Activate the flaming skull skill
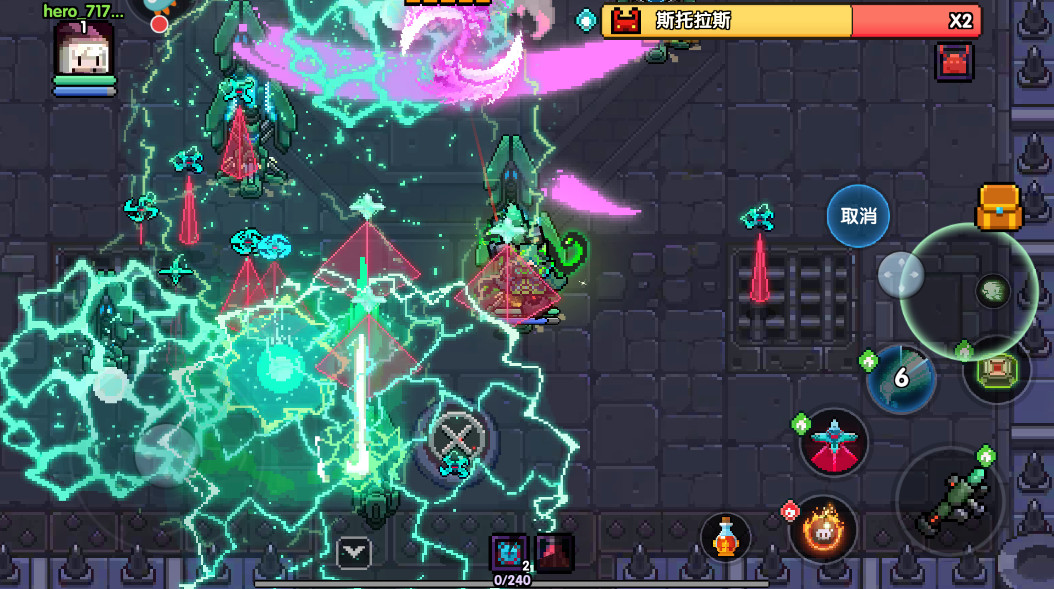This screenshot has height=589, width=1054. [x=823, y=528]
